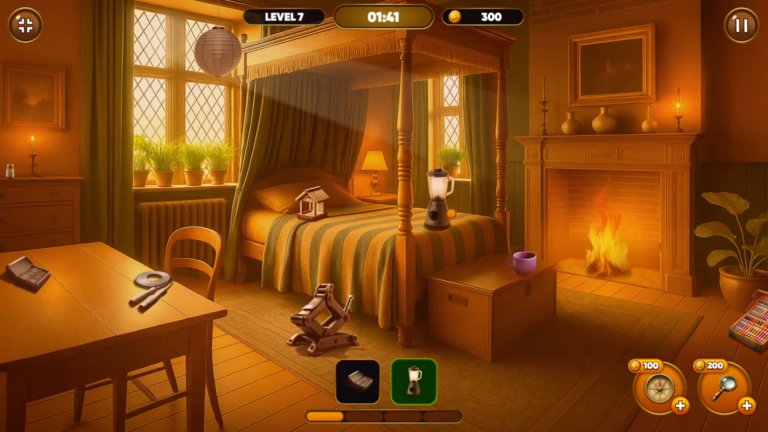Pause the game
Image resolution: width=768 pixels, height=432 pixels.
point(741,25)
